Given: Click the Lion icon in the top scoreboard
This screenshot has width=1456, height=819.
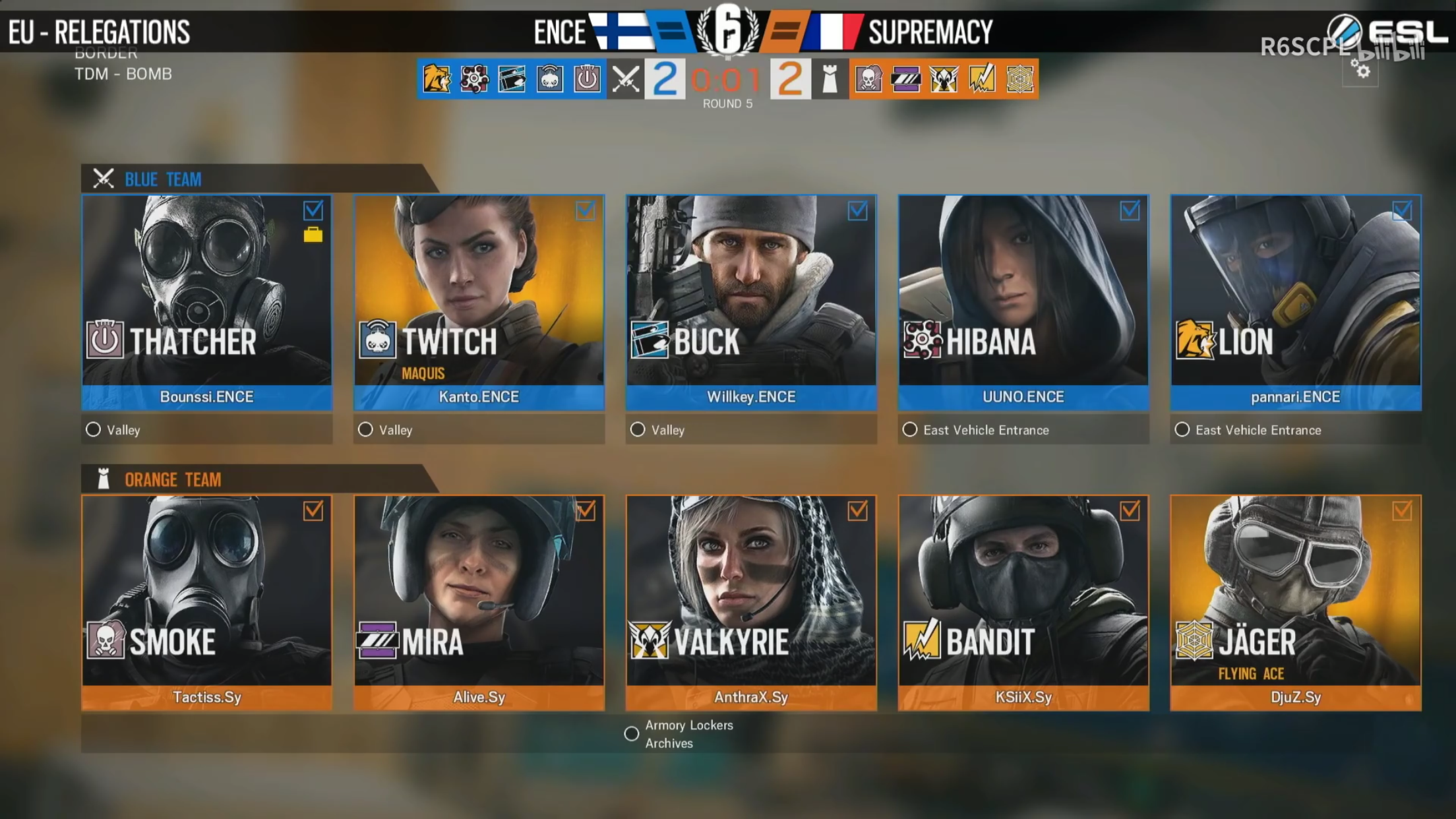Looking at the screenshot, I should coord(437,79).
